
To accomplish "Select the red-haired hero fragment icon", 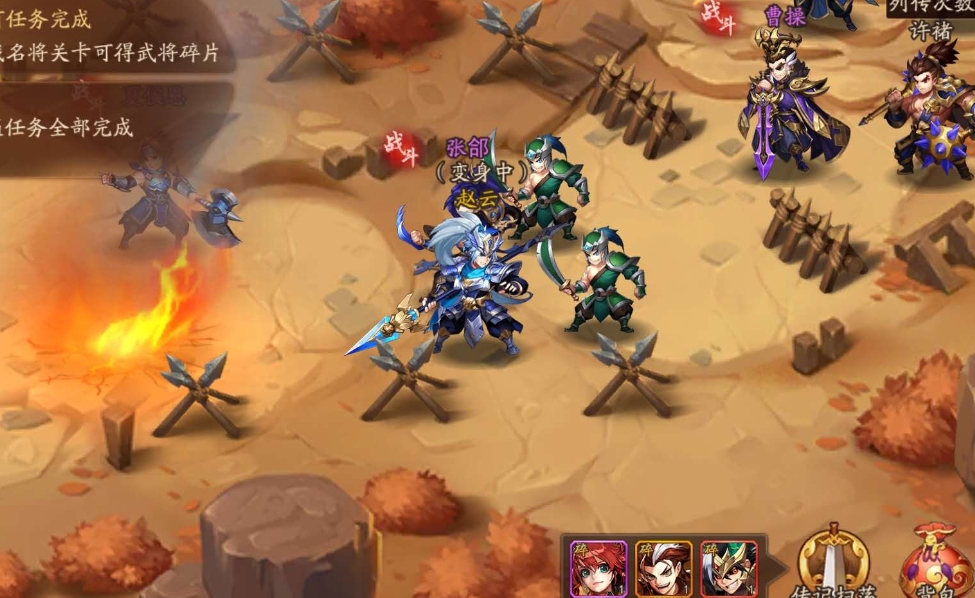I will [x=598, y=568].
